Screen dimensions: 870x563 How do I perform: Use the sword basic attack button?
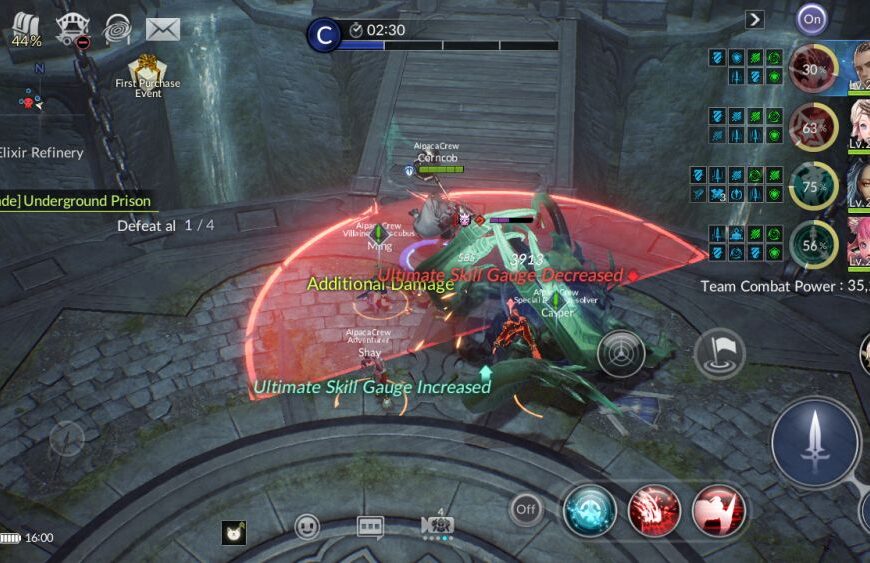[815, 441]
